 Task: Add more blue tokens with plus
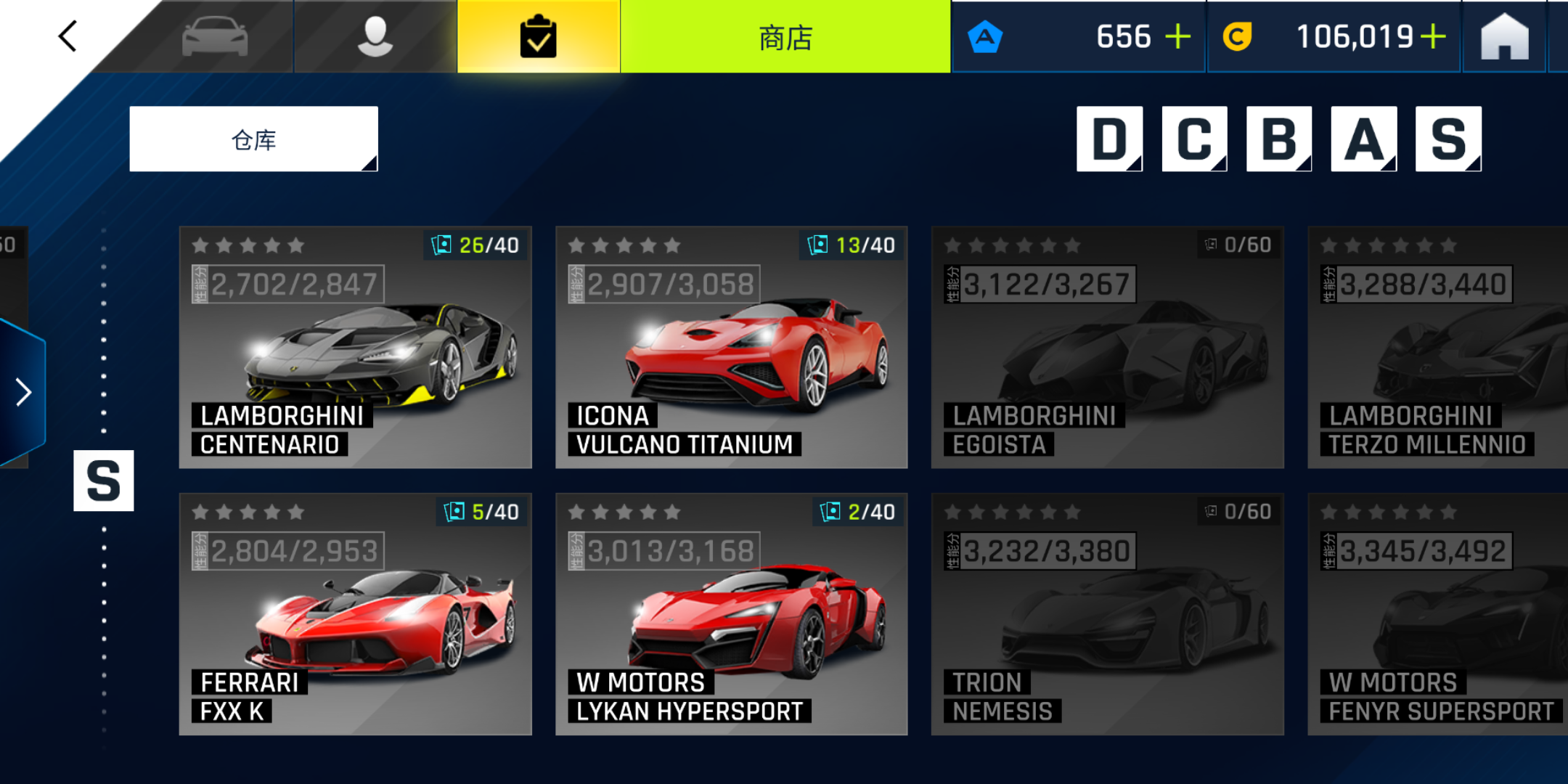pyautogui.click(x=1177, y=36)
